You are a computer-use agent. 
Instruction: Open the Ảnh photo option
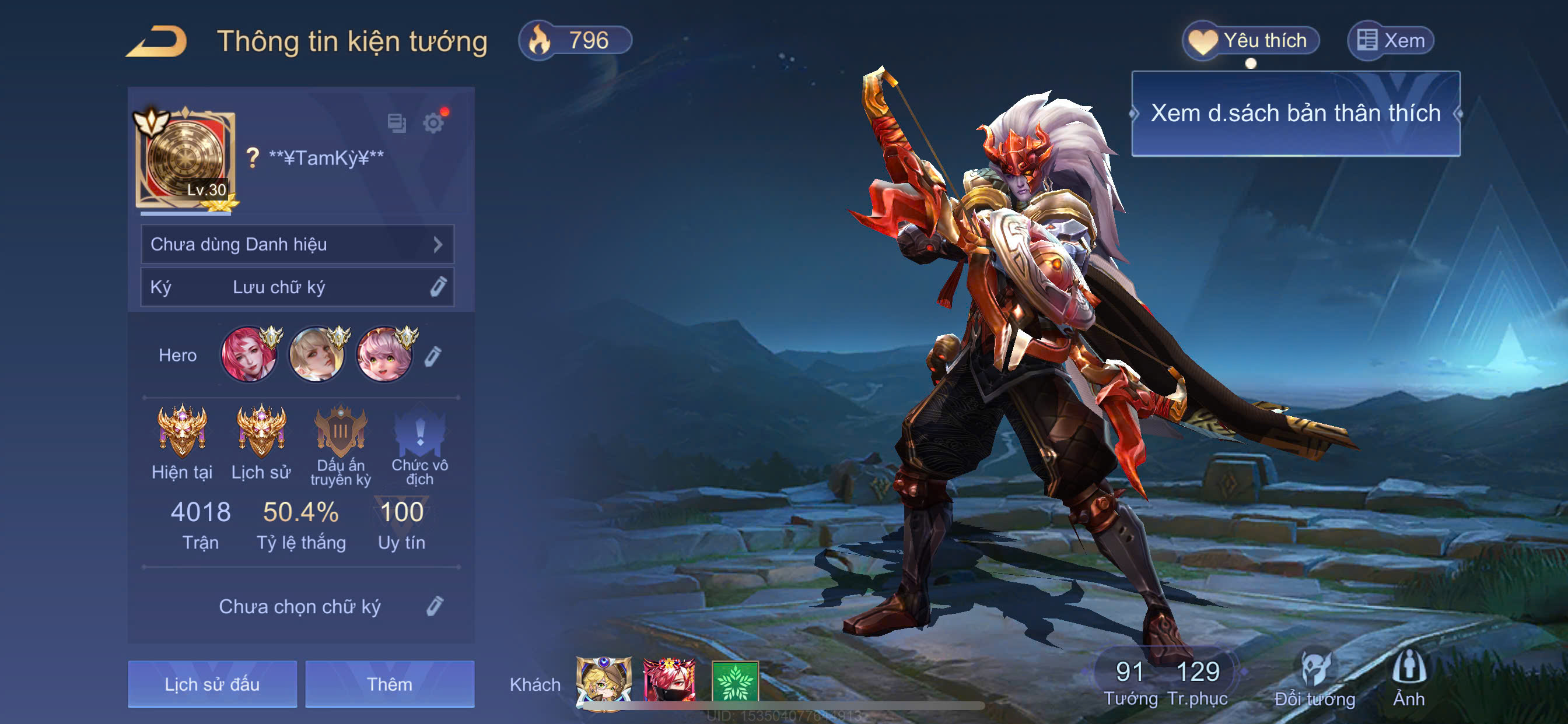pyautogui.click(x=1409, y=678)
